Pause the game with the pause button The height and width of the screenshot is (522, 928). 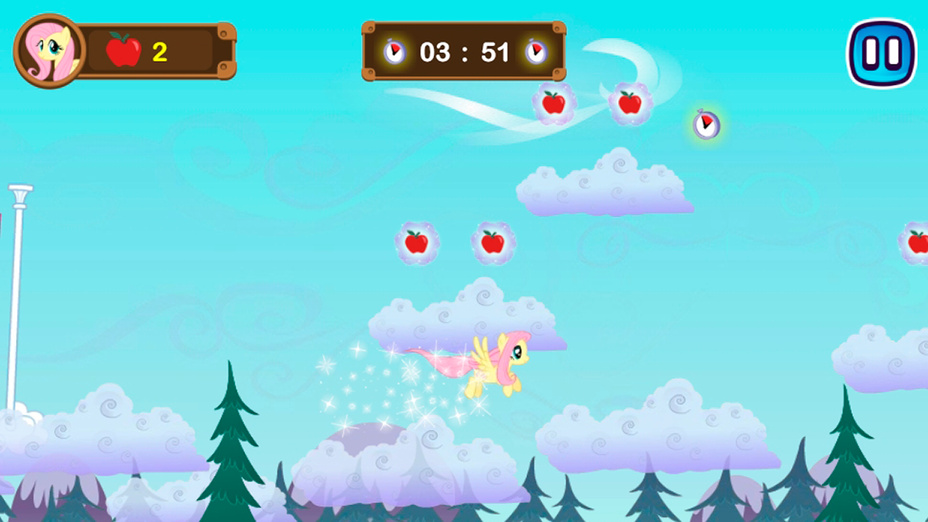(x=881, y=52)
